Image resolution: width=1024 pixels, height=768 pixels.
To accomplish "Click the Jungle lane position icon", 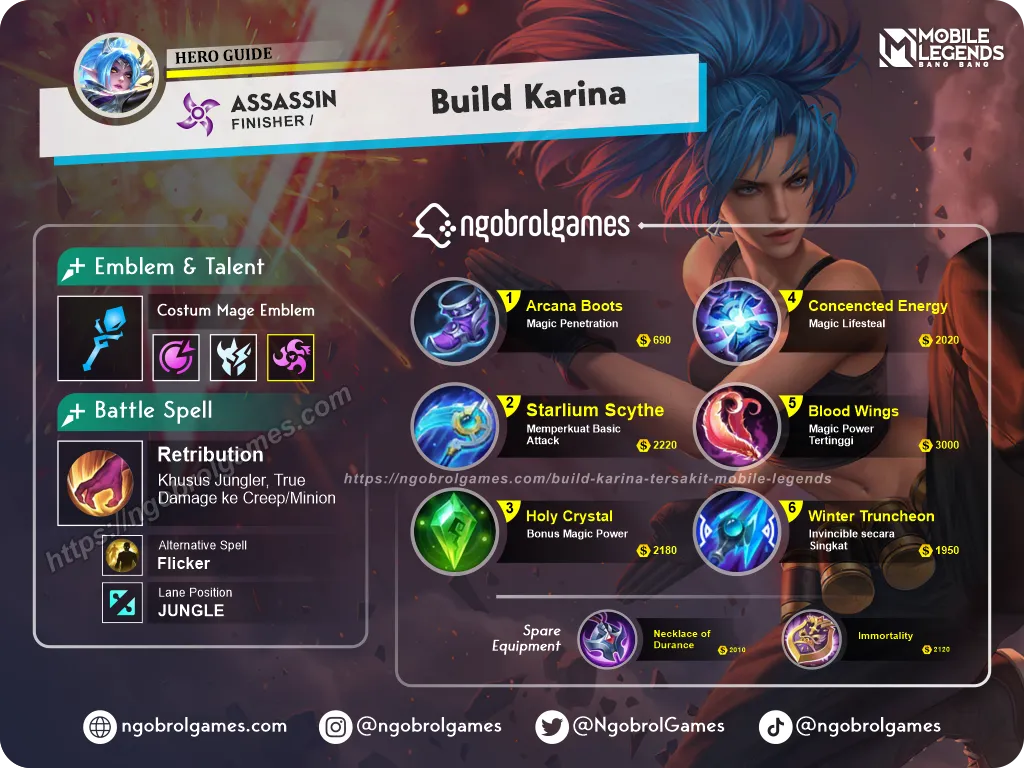I will 122,602.
